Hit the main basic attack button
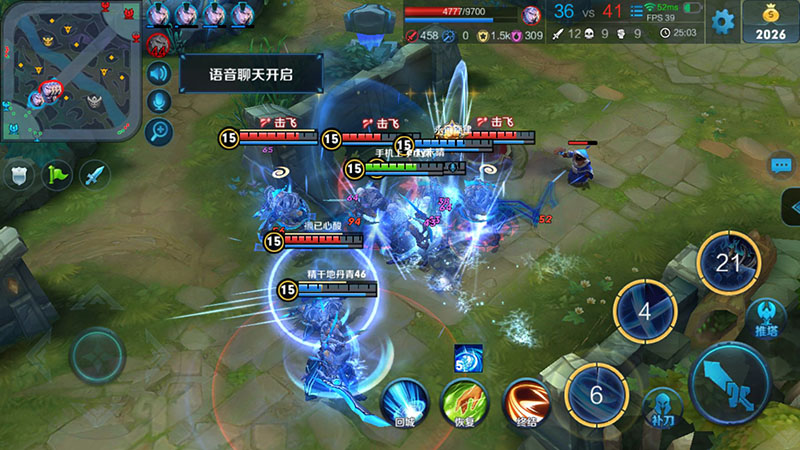The height and width of the screenshot is (450, 800). pyautogui.click(x=731, y=383)
